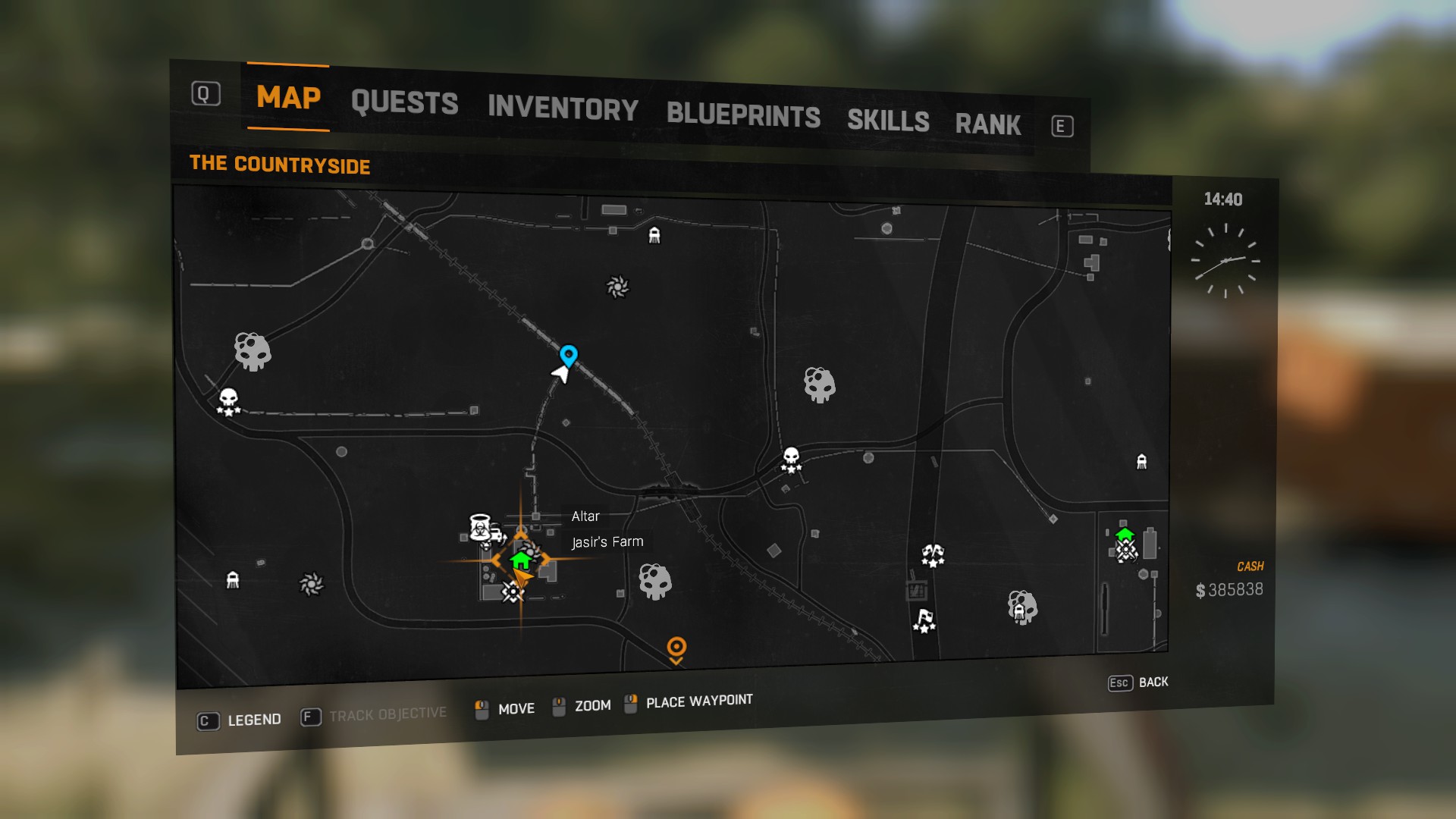The image size is (1456, 819).
Task: Open the Inventory tab
Action: coord(563,108)
